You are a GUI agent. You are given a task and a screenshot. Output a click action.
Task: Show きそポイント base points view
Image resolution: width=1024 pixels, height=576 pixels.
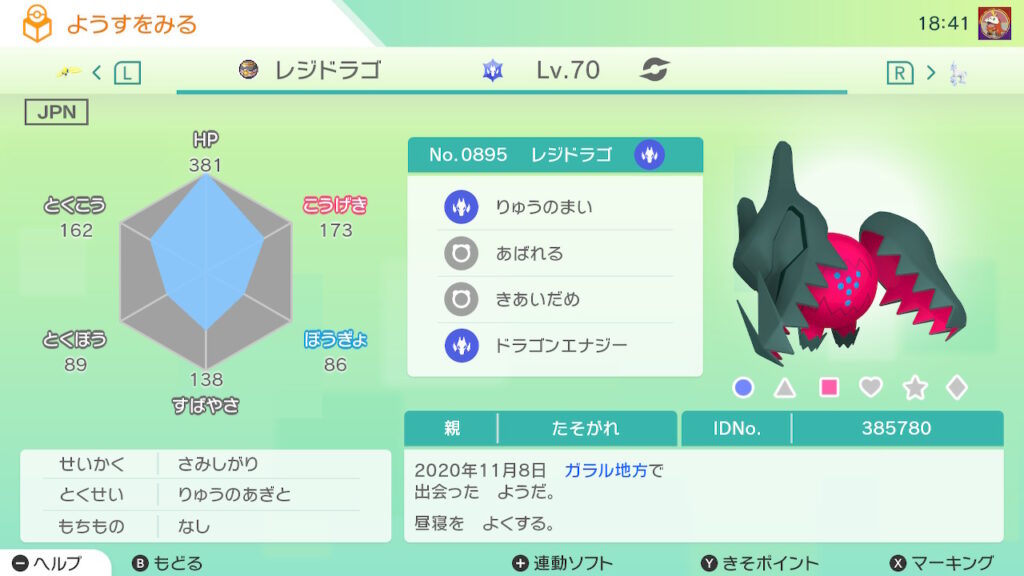coord(759,563)
